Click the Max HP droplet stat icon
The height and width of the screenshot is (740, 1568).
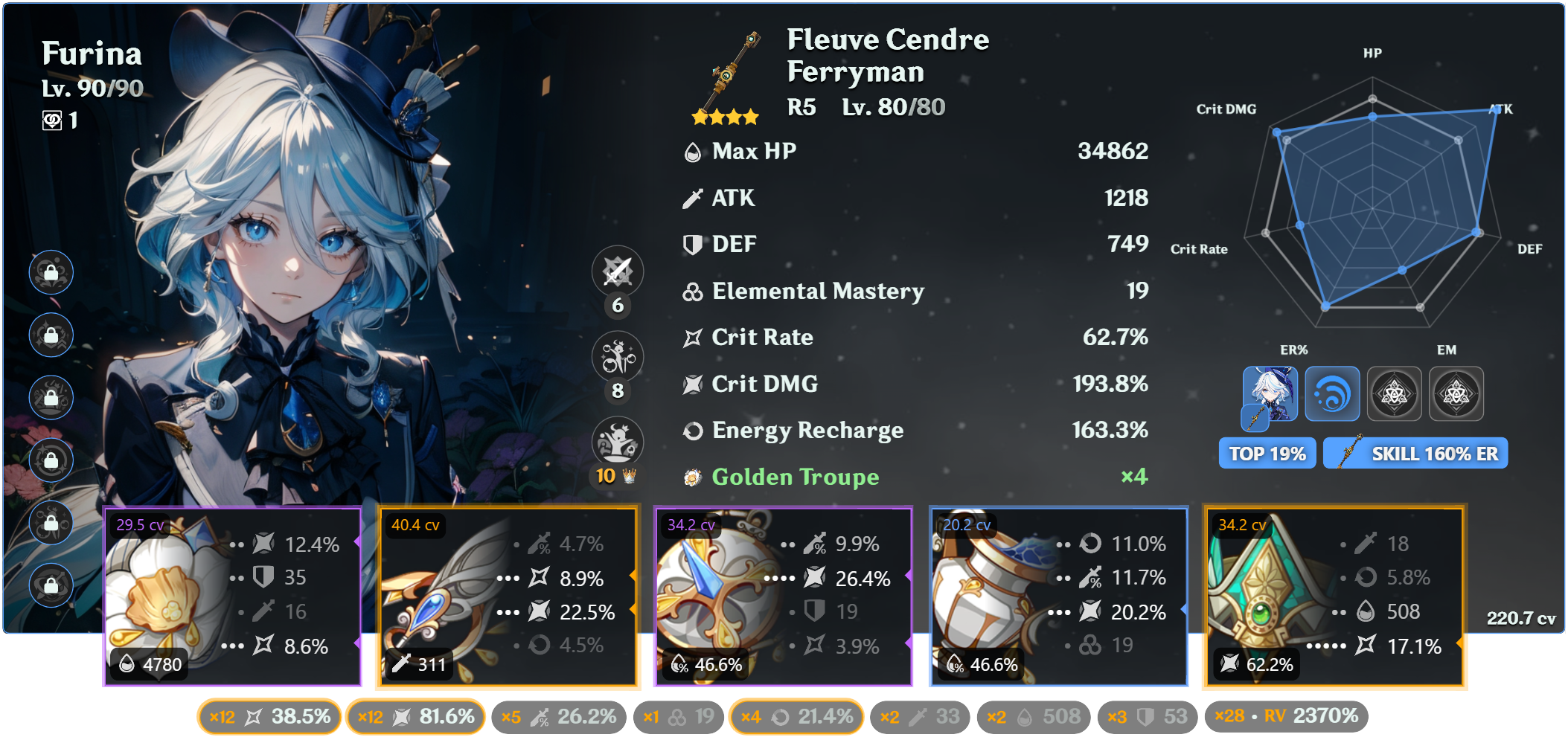click(691, 151)
